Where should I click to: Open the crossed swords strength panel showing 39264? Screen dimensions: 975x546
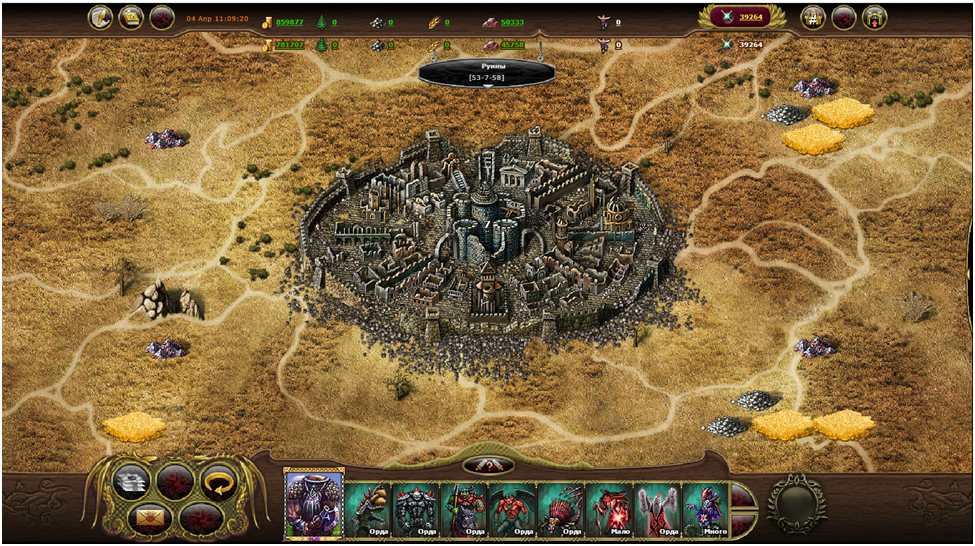tap(741, 17)
